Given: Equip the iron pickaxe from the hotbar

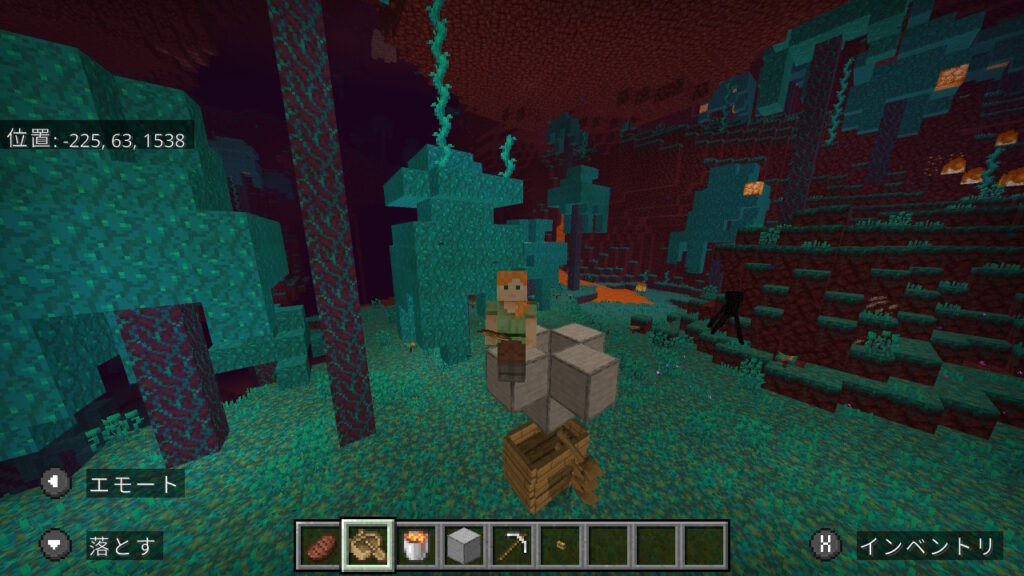Looking at the screenshot, I should [x=511, y=545].
